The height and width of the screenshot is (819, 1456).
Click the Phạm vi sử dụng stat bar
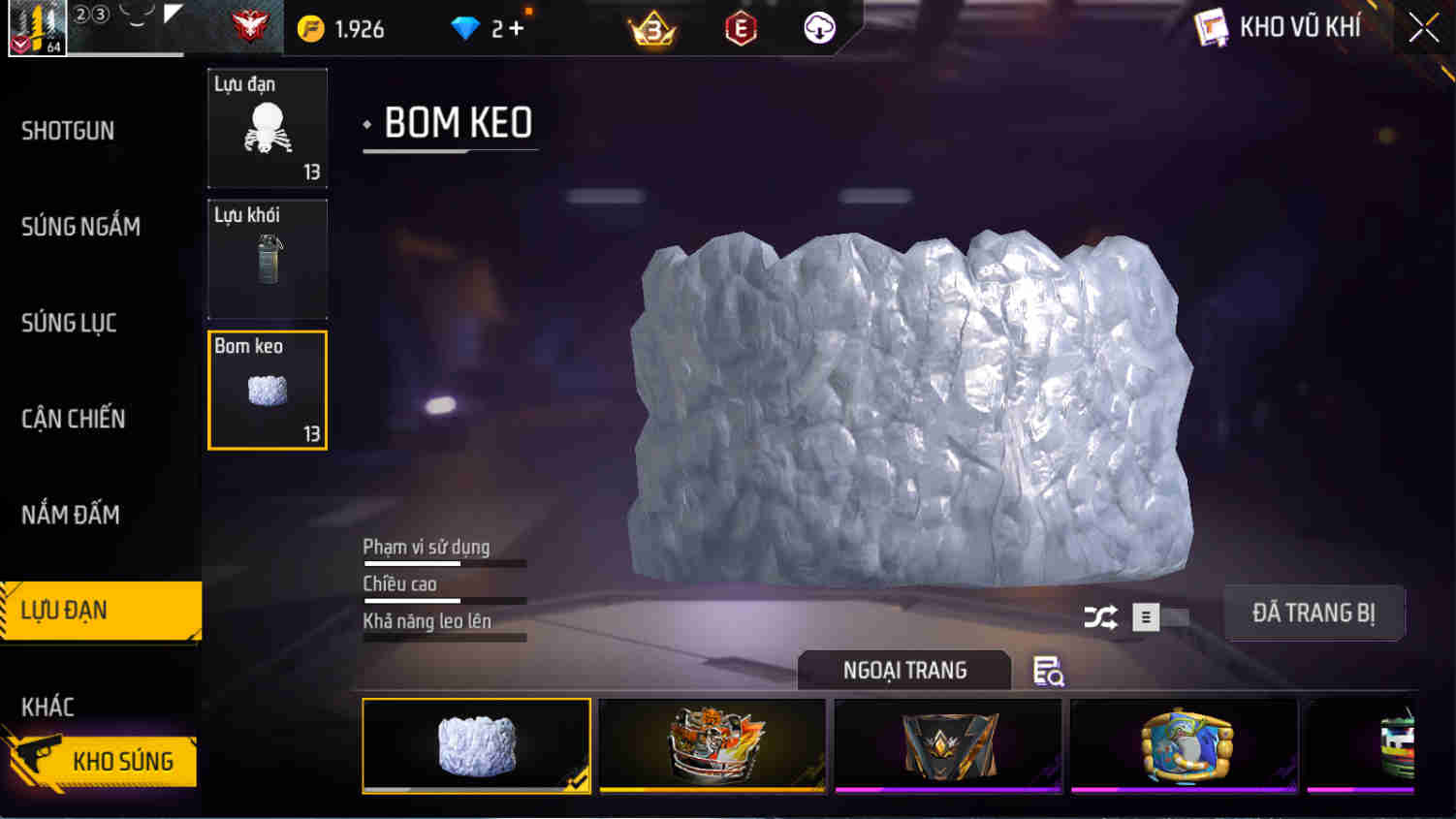pos(444,562)
